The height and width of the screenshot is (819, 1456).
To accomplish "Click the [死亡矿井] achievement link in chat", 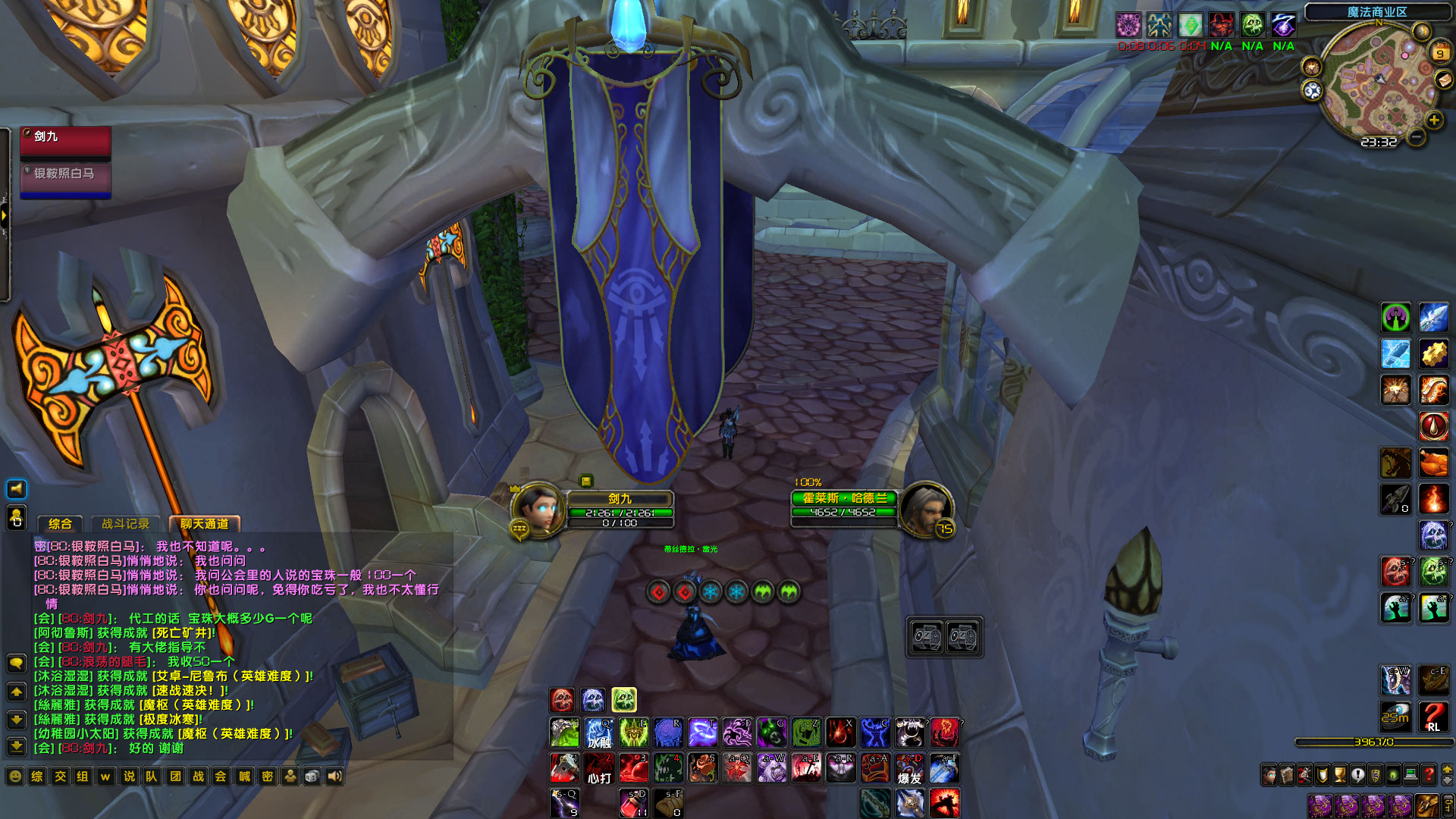I will click(x=181, y=633).
